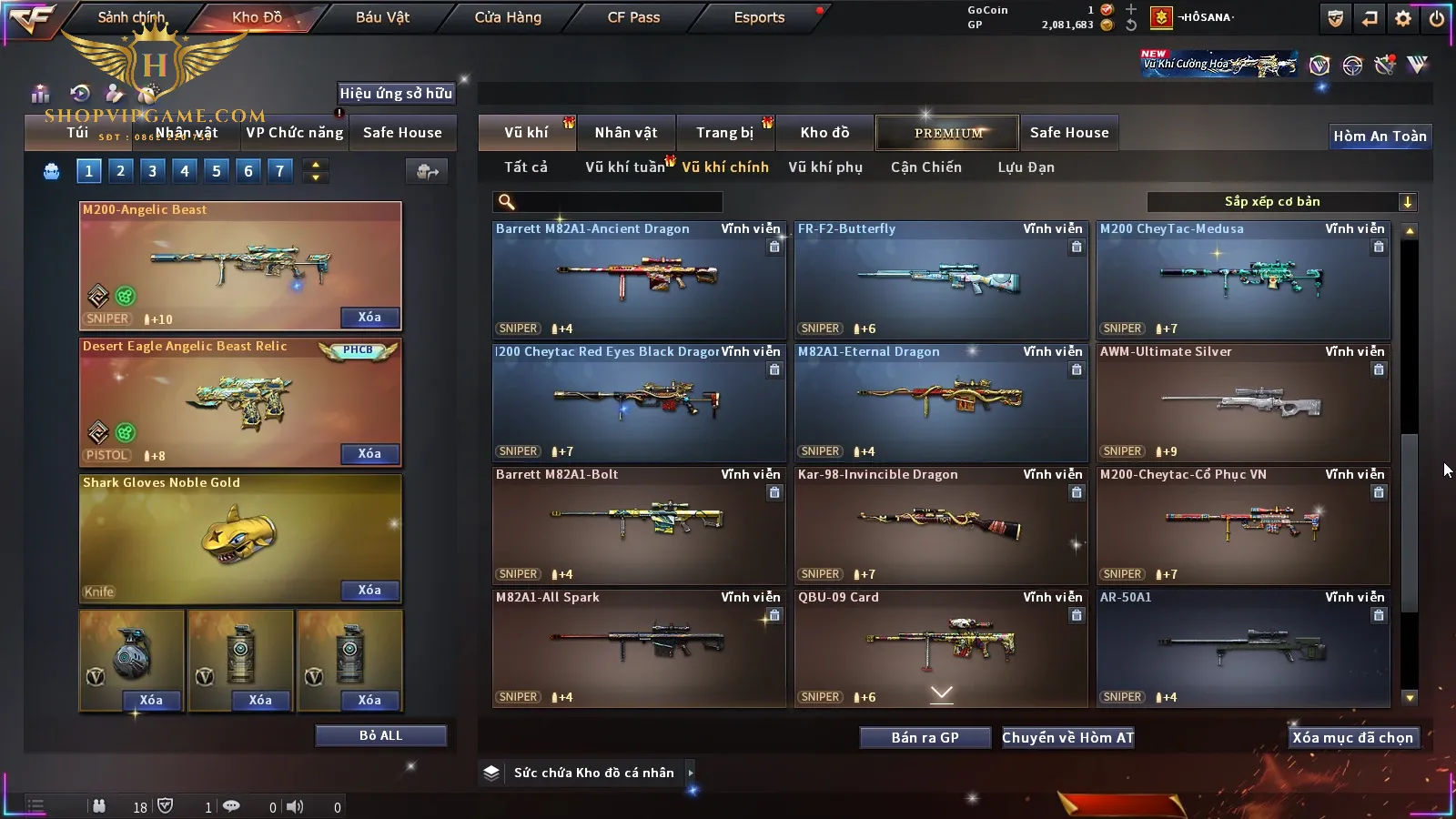The image size is (1456, 819).
Task: Go to Sảnh chính lobby
Action: (131, 17)
